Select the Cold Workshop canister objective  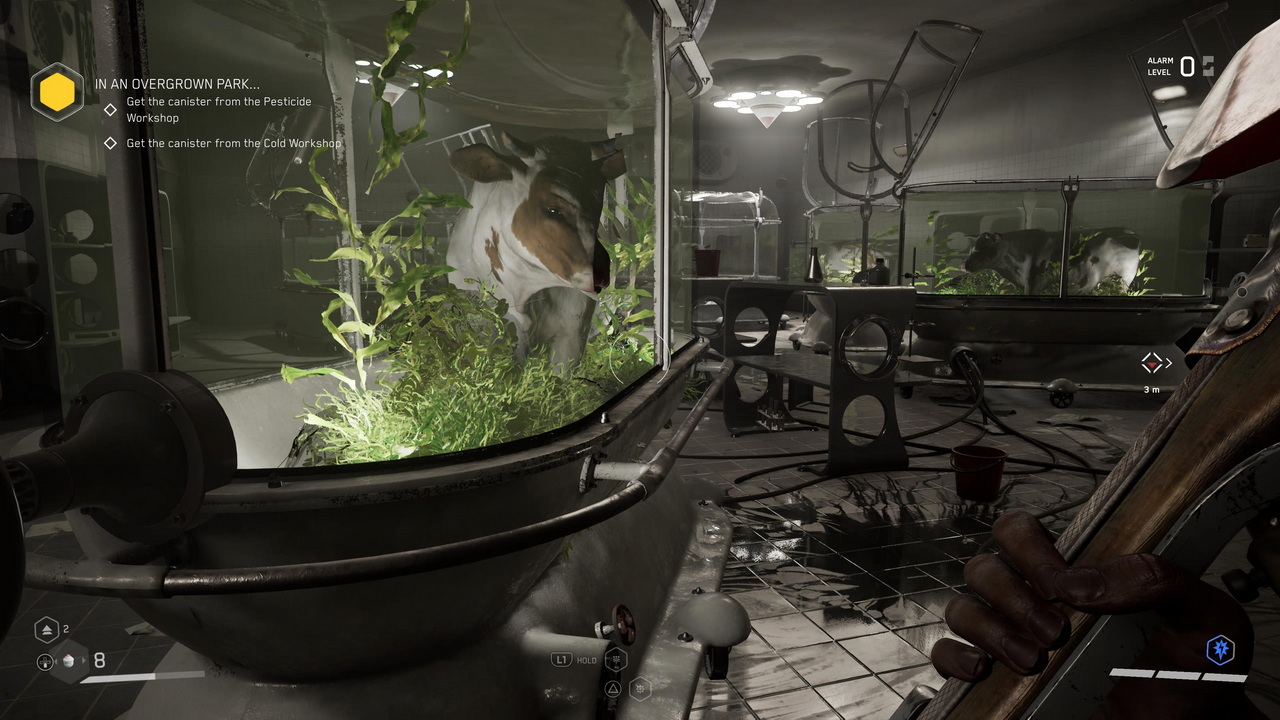[x=233, y=143]
